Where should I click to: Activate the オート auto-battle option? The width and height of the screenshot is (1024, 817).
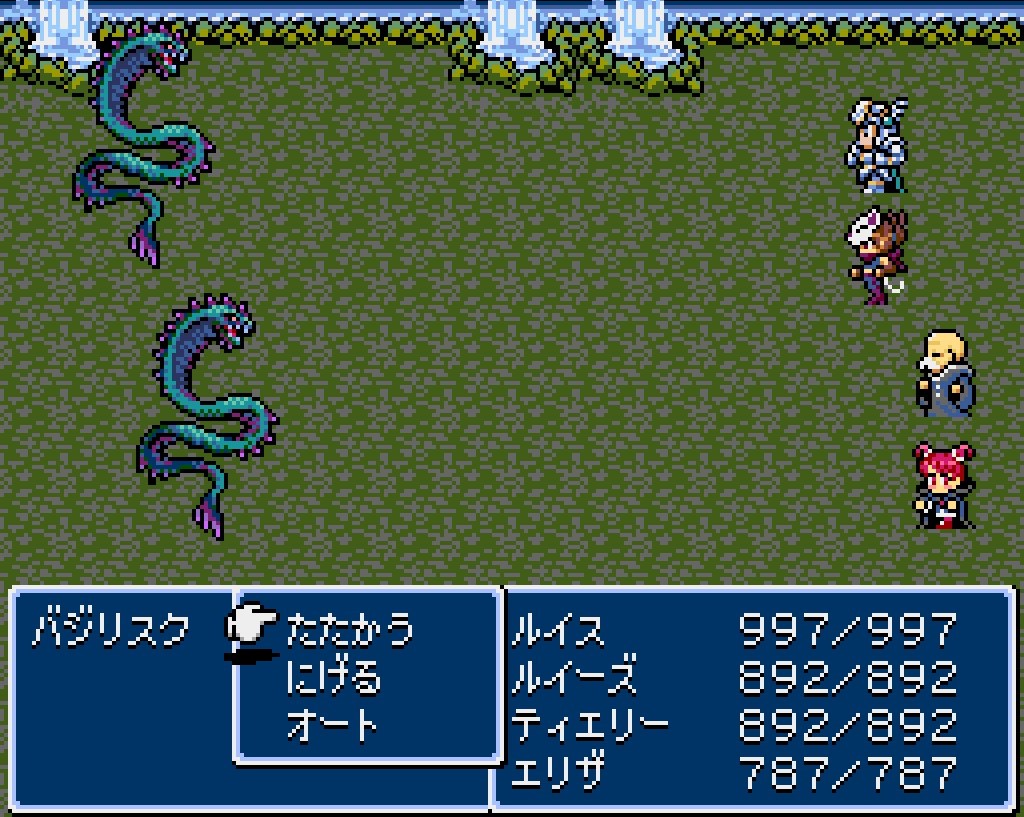(333, 725)
